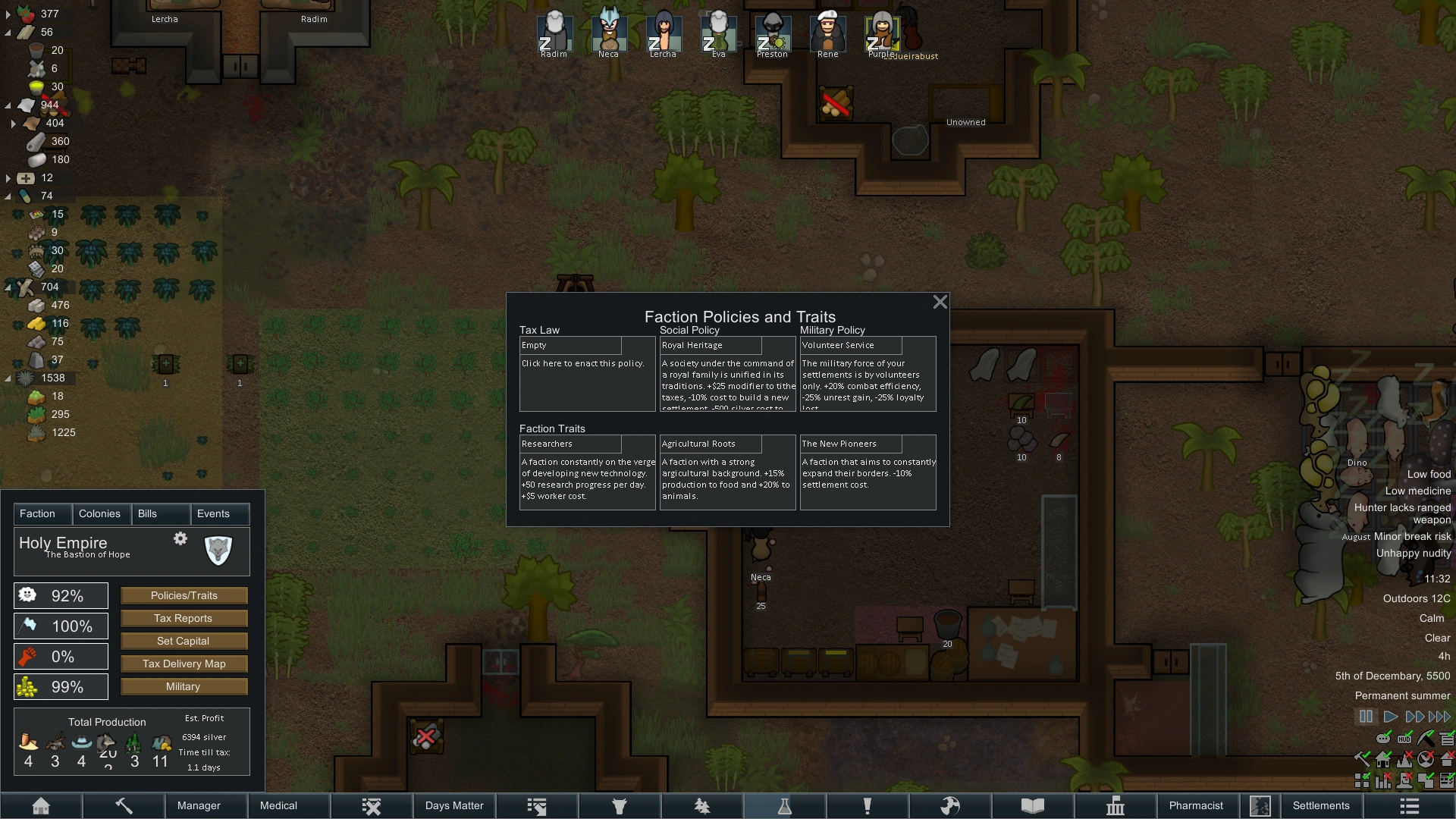
Task: Collapse the resource group showing 944
Action: [9, 105]
